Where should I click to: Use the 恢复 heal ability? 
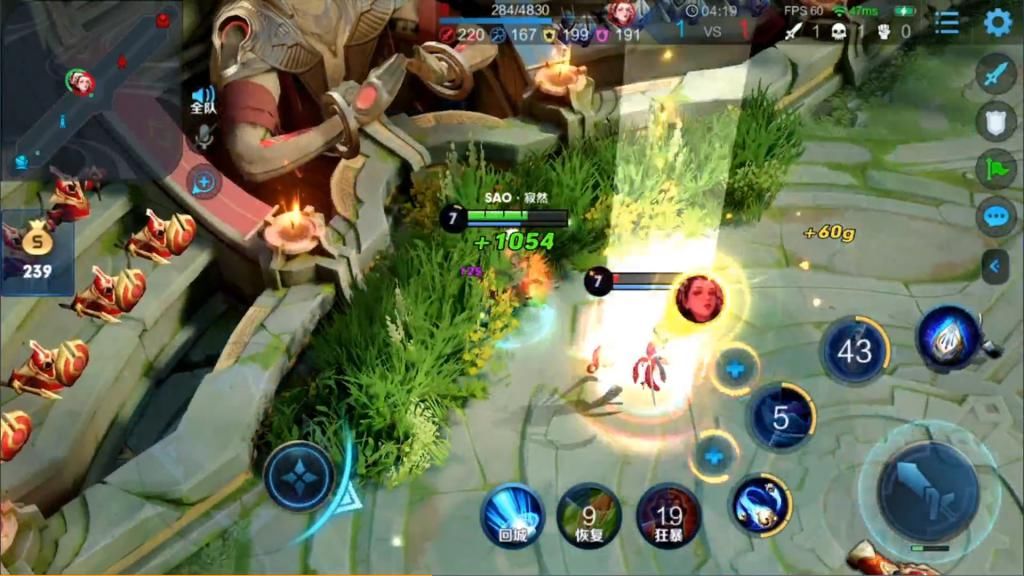click(589, 515)
